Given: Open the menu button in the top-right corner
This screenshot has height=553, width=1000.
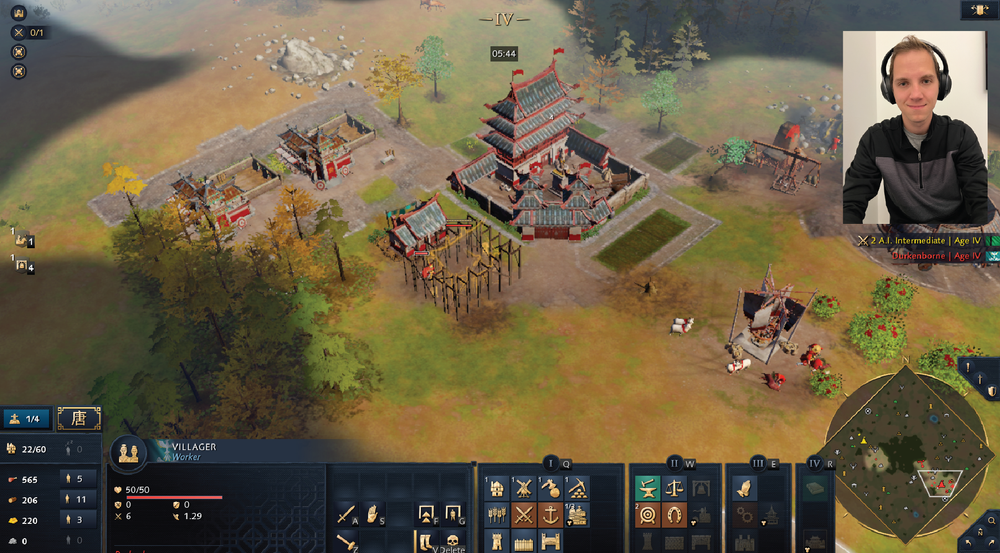Looking at the screenshot, I should [x=976, y=10].
